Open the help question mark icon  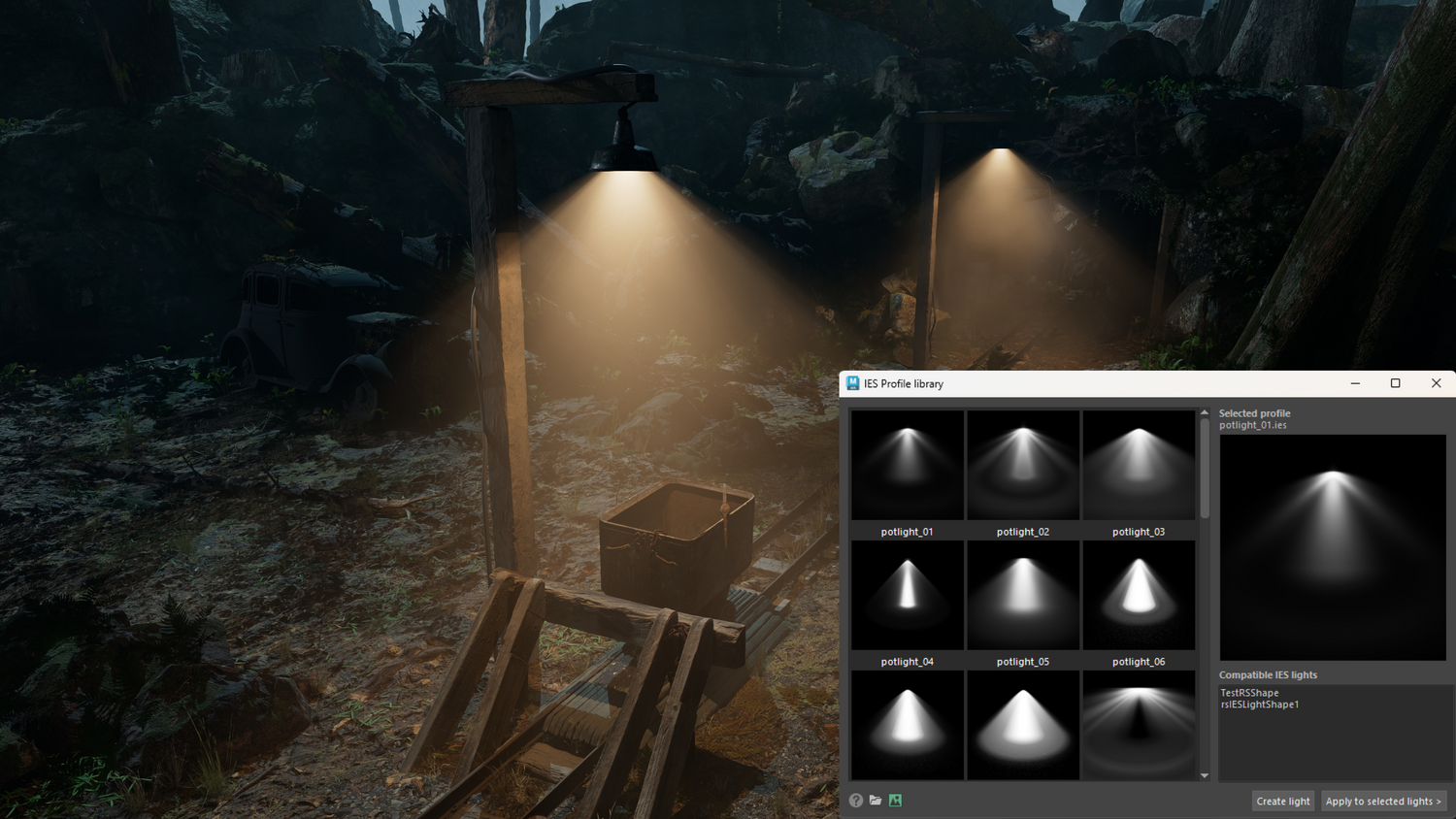click(x=856, y=801)
